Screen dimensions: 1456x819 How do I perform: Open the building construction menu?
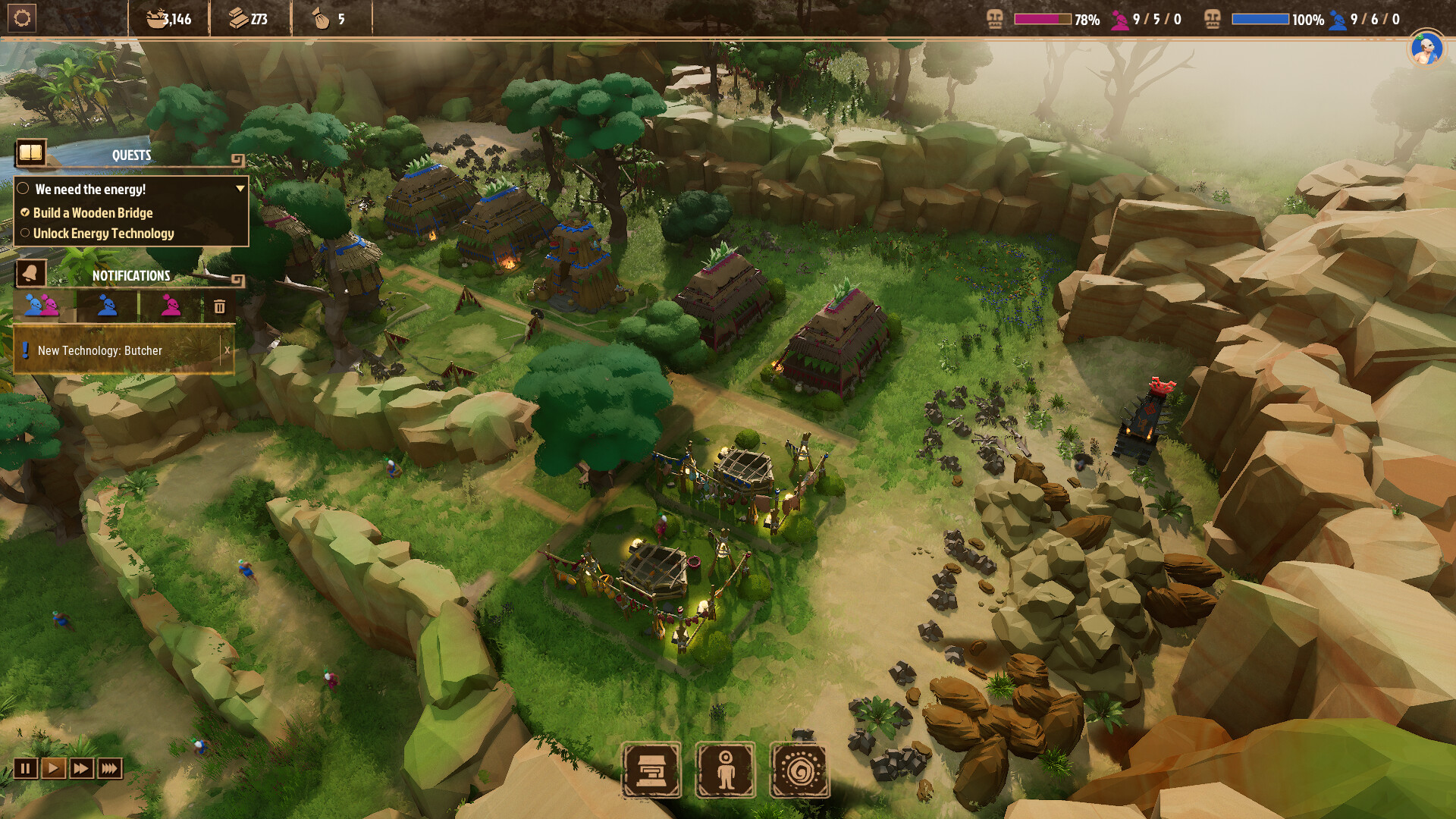pos(651,770)
